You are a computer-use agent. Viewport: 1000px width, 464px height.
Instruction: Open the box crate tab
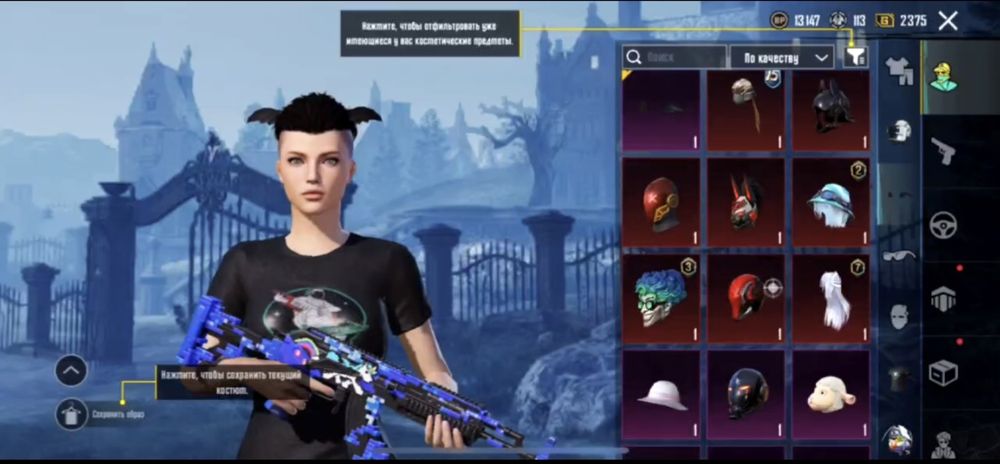click(x=943, y=372)
